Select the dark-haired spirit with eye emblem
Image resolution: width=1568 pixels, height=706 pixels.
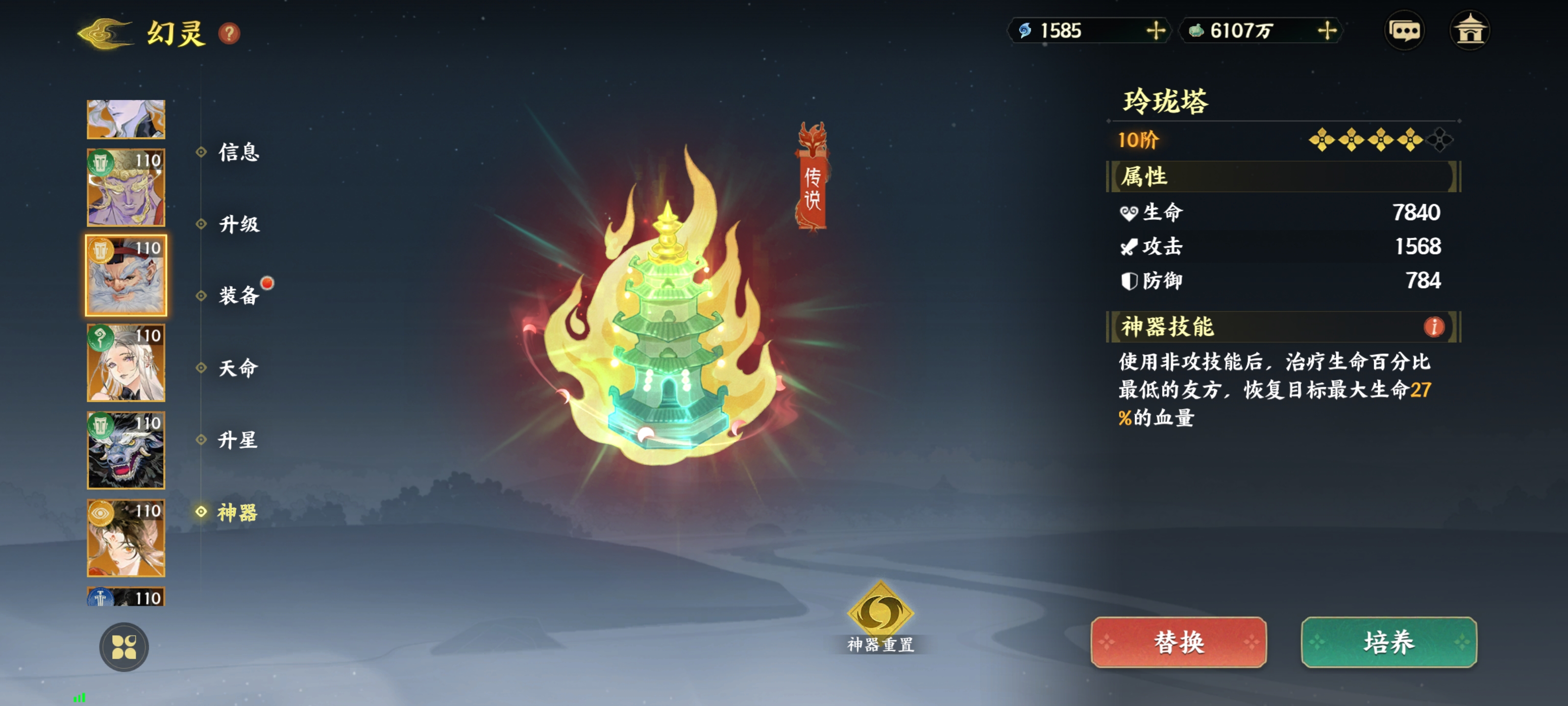tap(126, 538)
